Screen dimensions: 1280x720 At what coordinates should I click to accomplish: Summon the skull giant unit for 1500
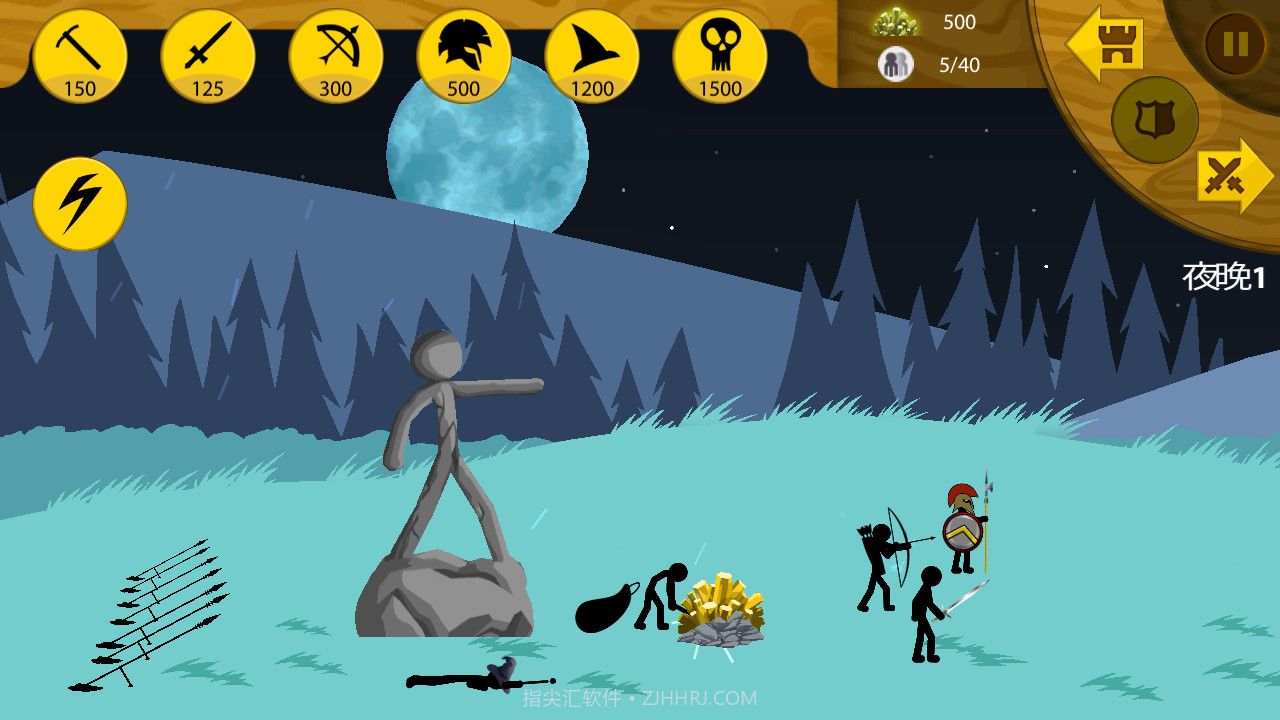pyautogui.click(x=720, y=56)
